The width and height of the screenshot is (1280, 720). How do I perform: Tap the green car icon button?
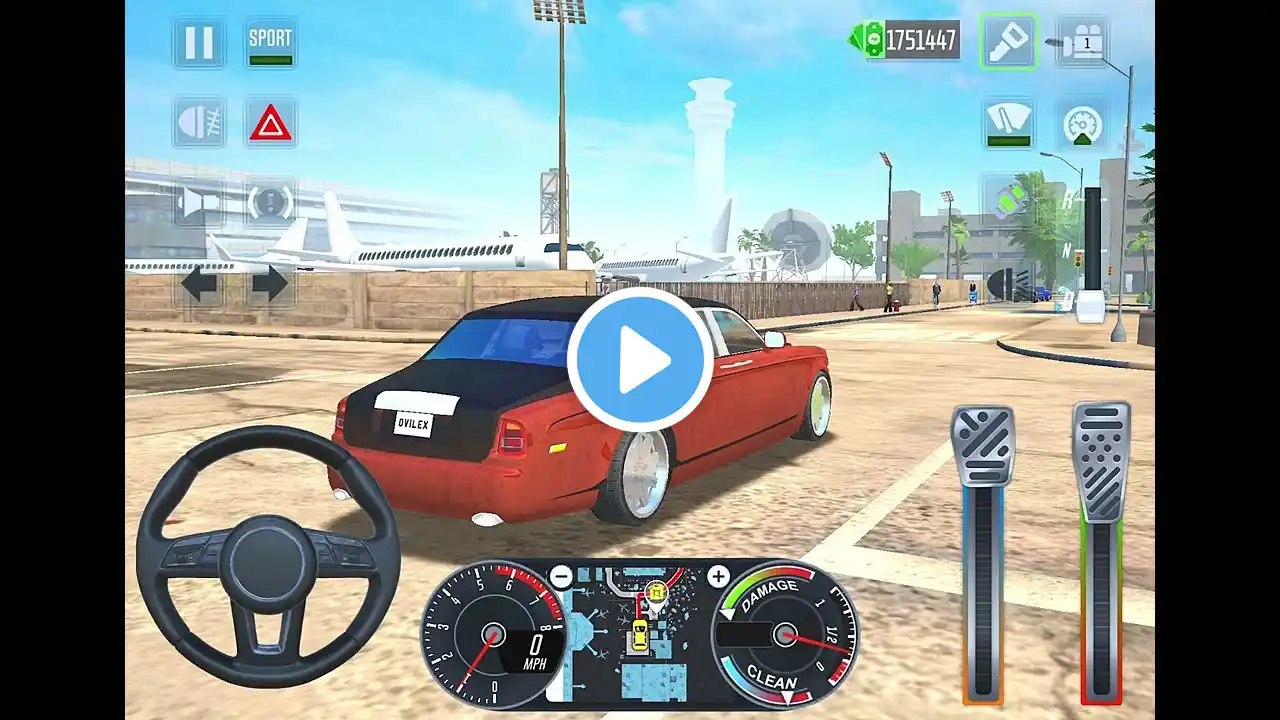(1008, 197)
